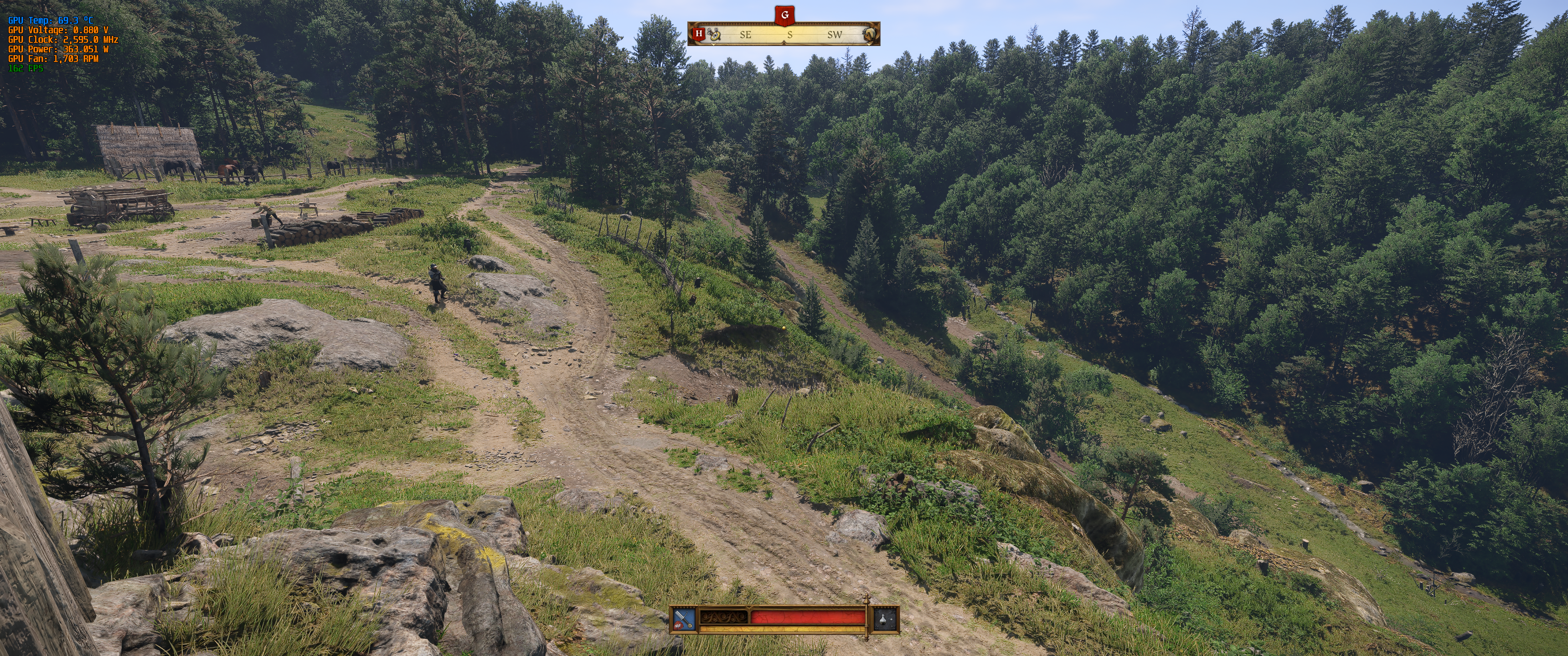The height and width of the screenshot is (656, 1568).
Task: Select the grindstone icon on the compass
Action: 870,35
